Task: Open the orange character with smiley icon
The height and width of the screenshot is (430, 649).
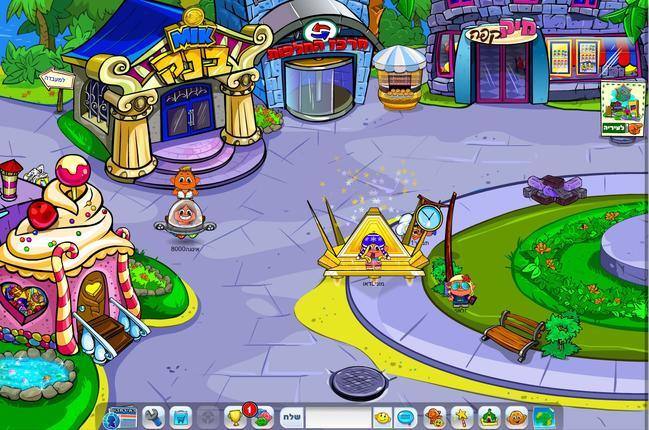Action: click(435, 417)
